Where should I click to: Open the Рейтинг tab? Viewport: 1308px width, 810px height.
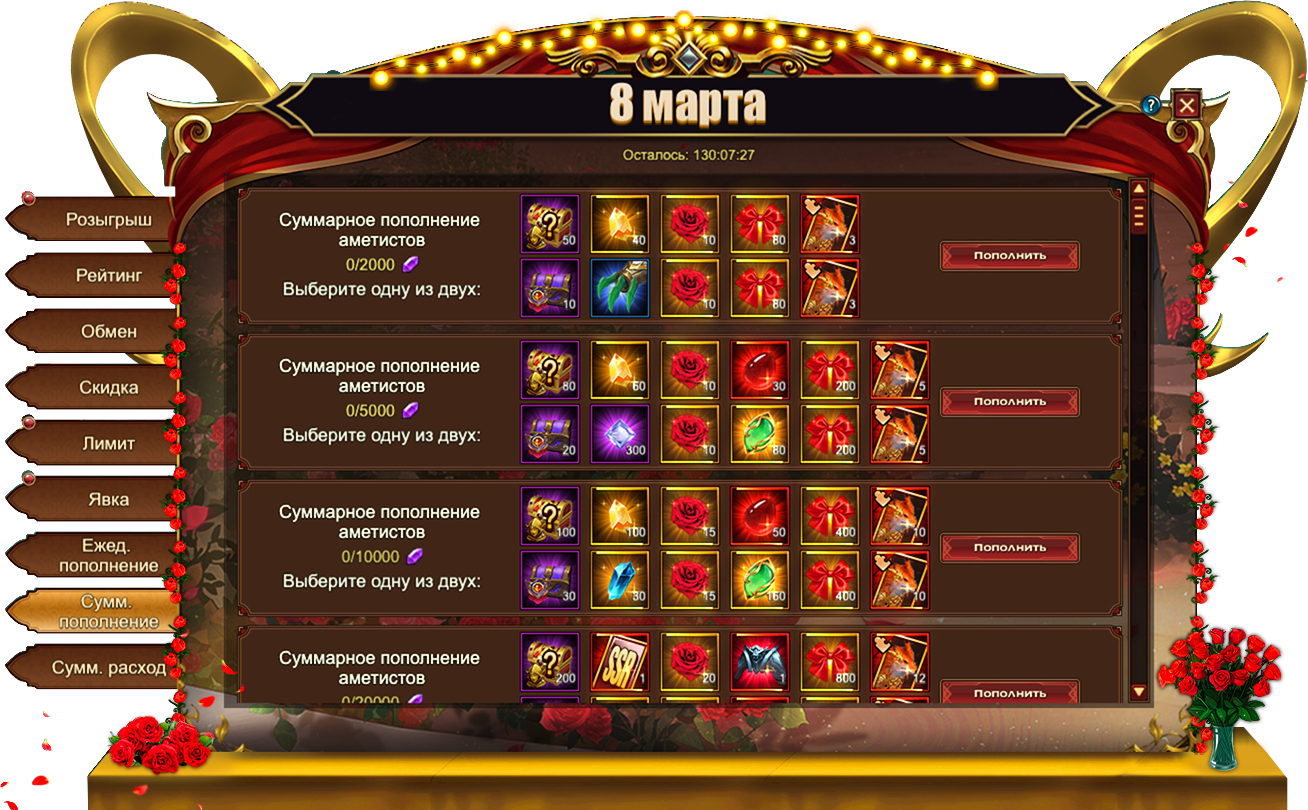point(108,275)
